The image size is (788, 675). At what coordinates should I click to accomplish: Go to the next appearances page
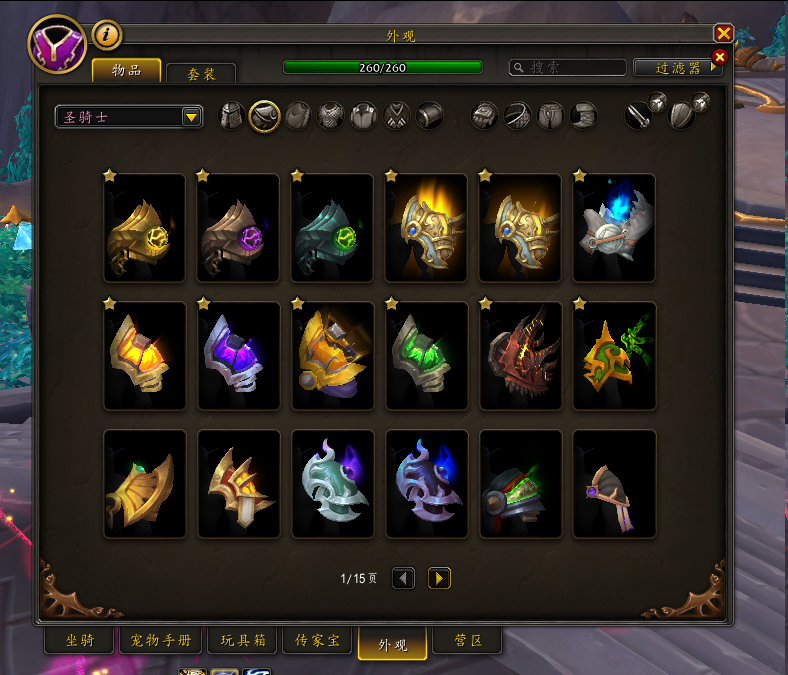[x=439, y=578]
